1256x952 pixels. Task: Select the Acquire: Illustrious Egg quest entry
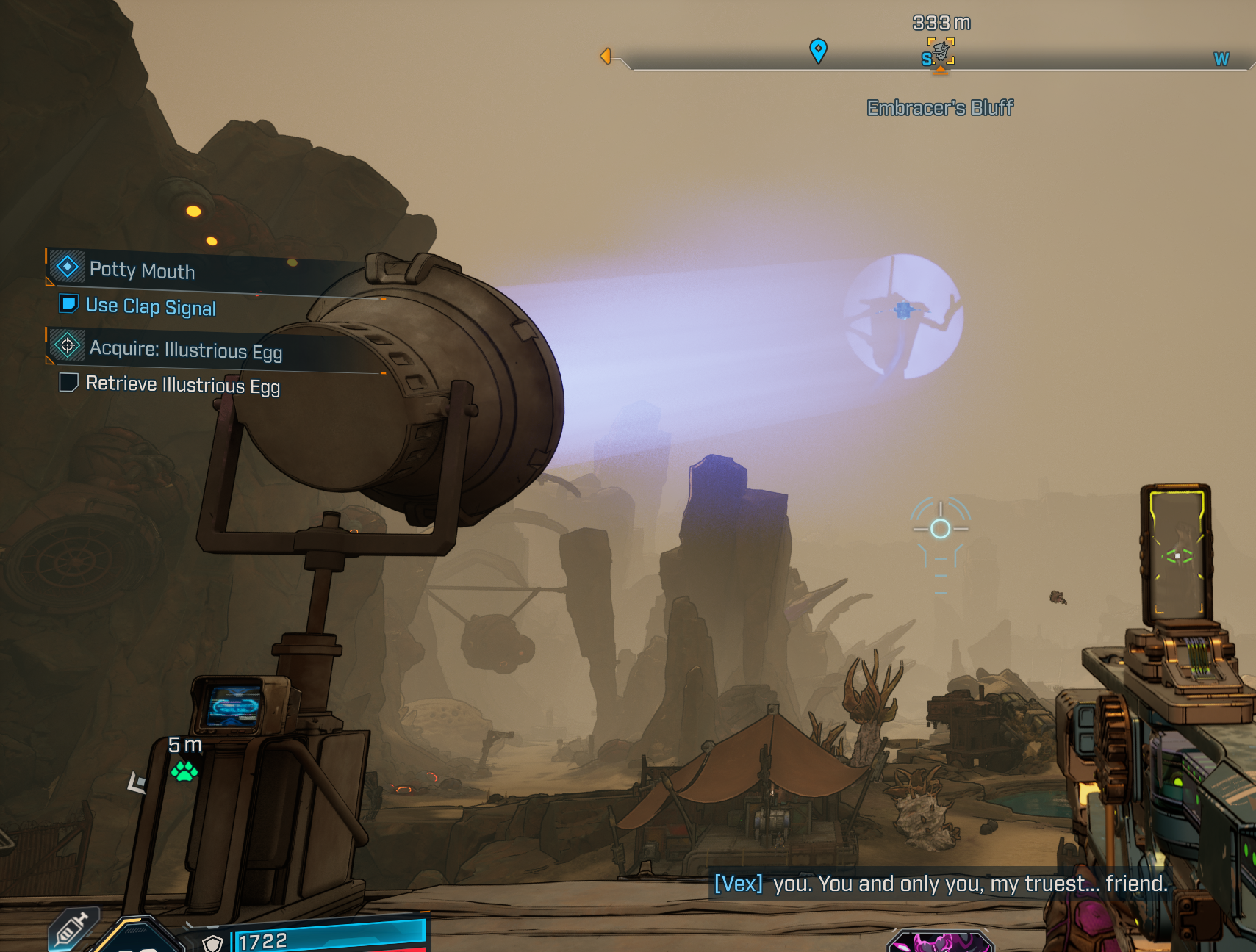pos(185,350)
